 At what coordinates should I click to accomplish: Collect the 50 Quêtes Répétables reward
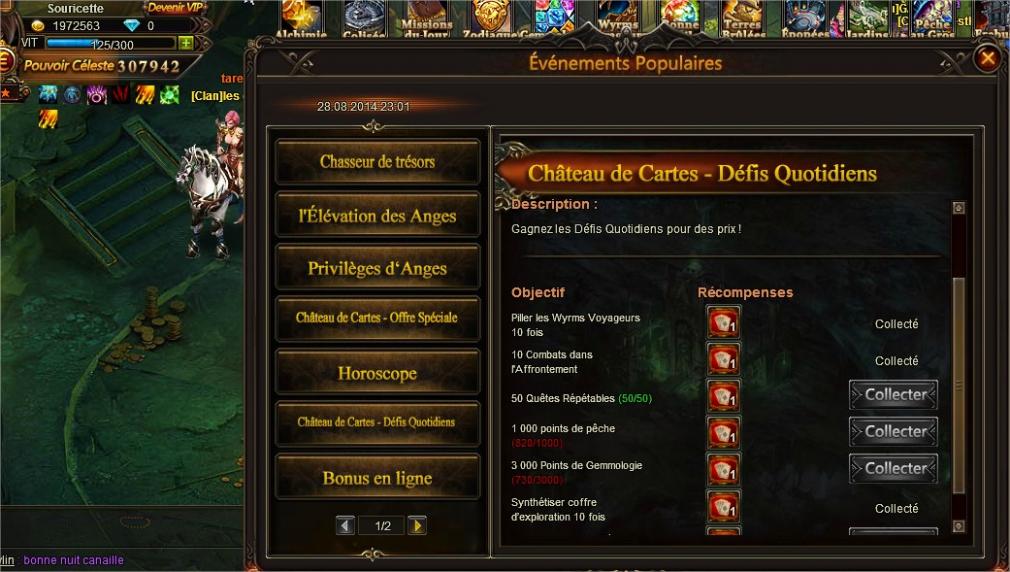point(894,395)
